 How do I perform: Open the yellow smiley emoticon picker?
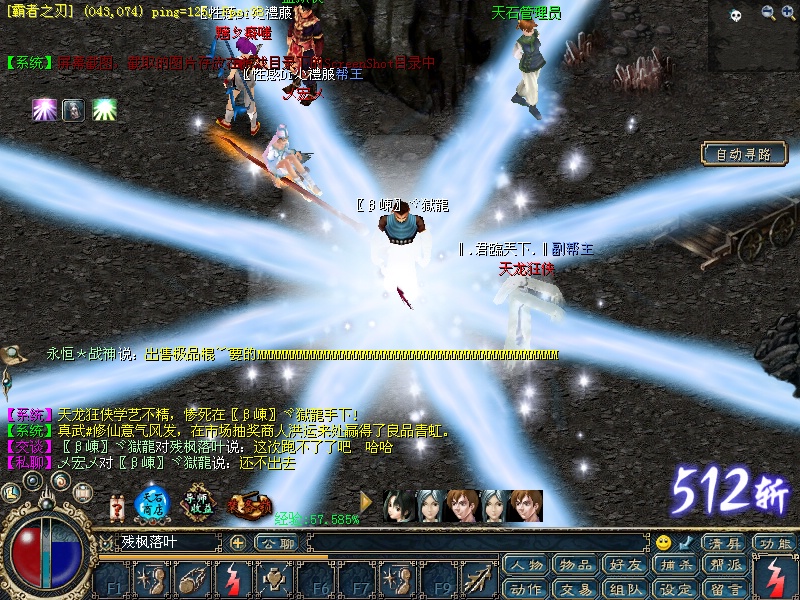coord(663,543)
